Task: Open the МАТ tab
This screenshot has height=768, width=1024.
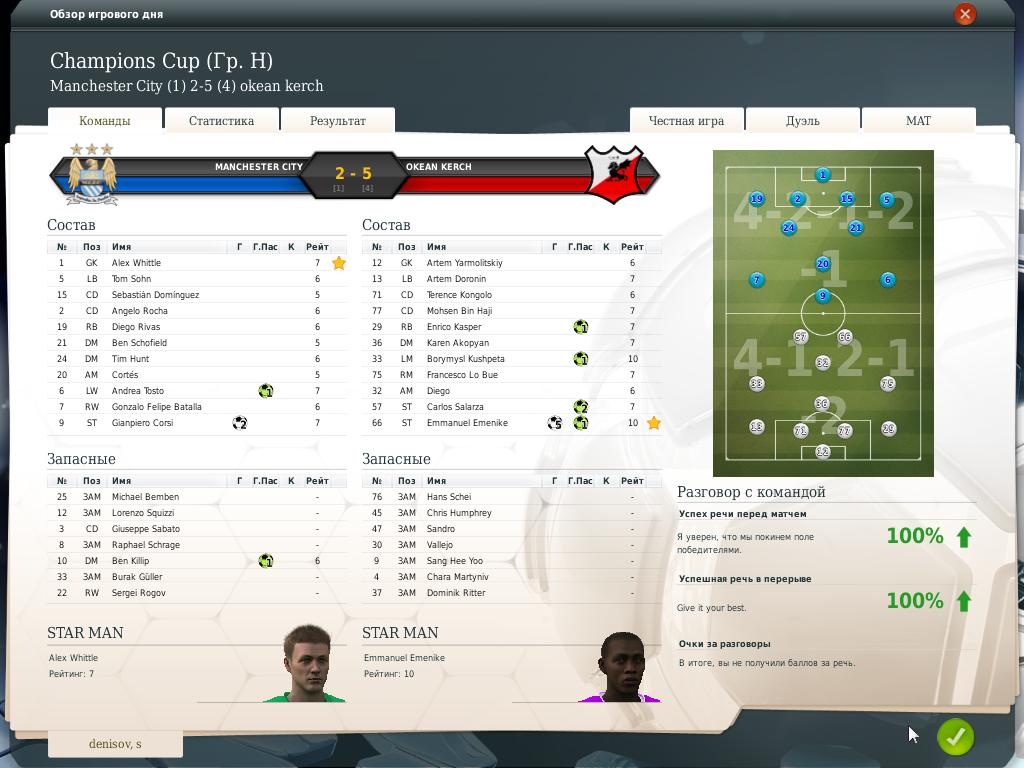Action: [918, 121]
